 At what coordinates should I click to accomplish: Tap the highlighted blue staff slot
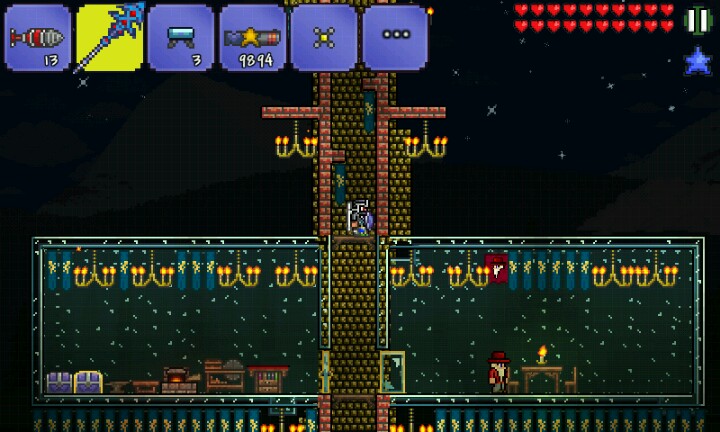pos(109,37)
